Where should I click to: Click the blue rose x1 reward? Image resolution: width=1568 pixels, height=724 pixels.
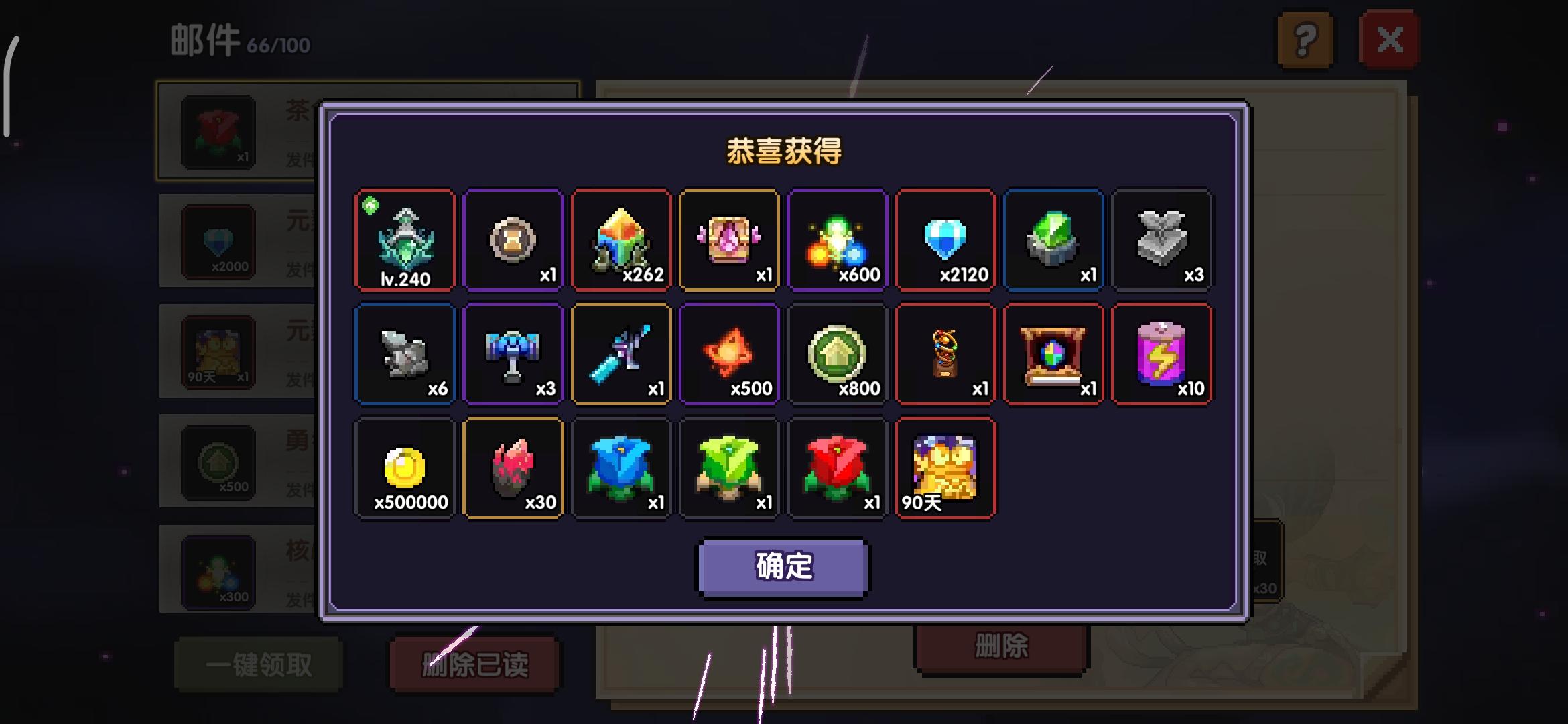pos(621,468)
